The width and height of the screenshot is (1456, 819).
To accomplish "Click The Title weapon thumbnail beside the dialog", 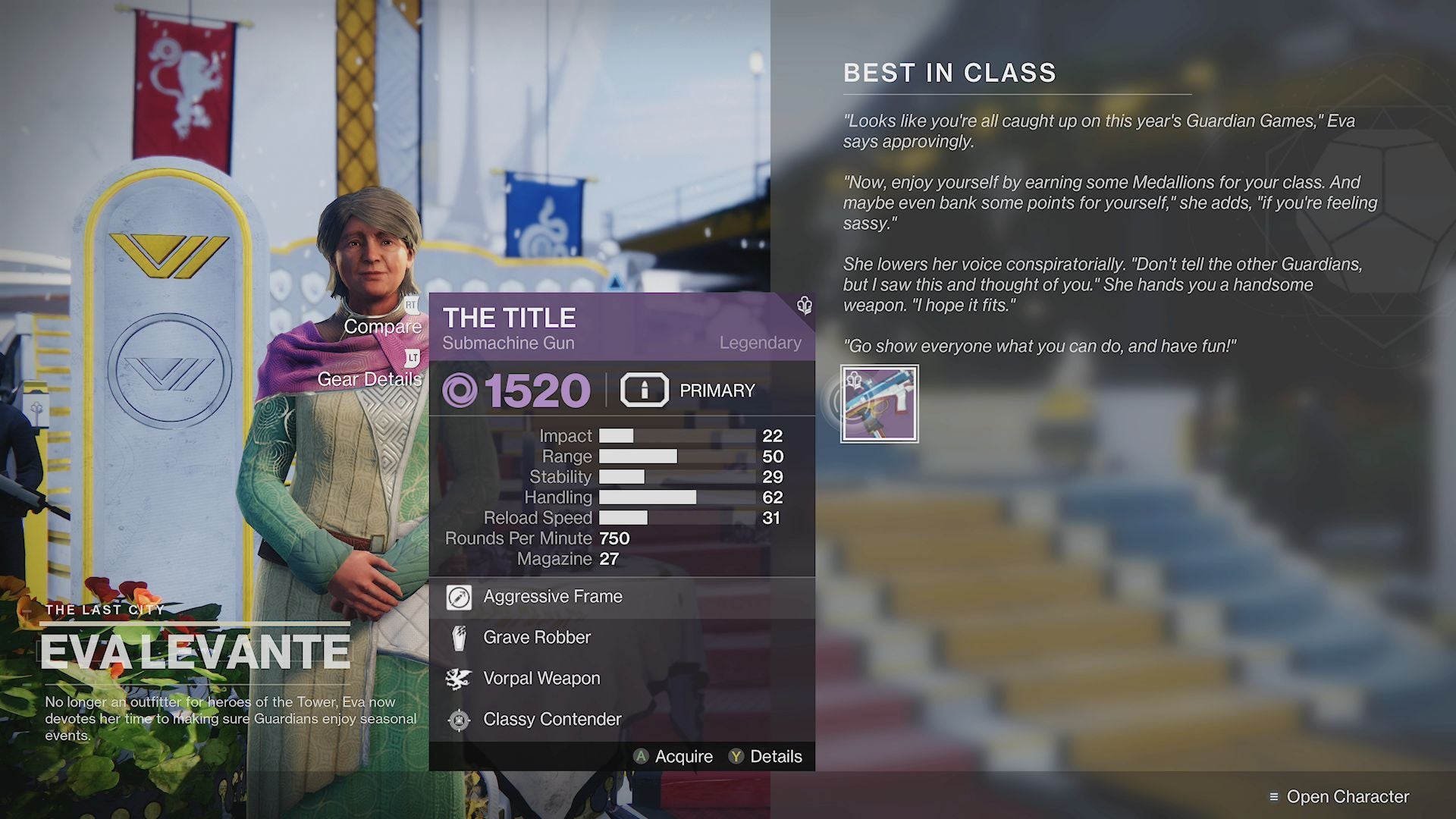I will coord(880,404).
